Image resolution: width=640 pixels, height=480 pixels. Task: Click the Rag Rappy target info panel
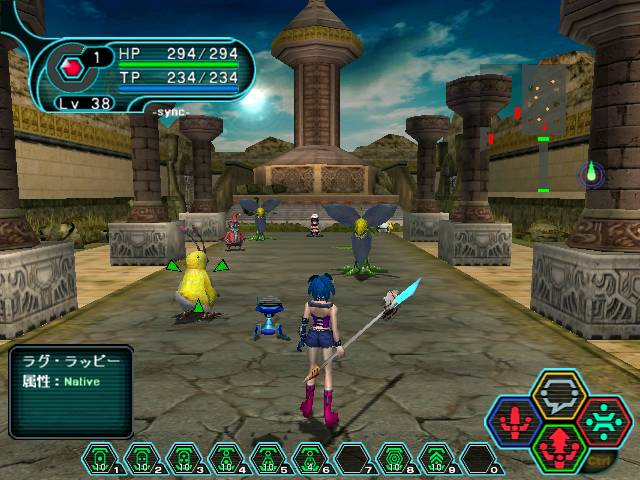[x=70, y=391]
